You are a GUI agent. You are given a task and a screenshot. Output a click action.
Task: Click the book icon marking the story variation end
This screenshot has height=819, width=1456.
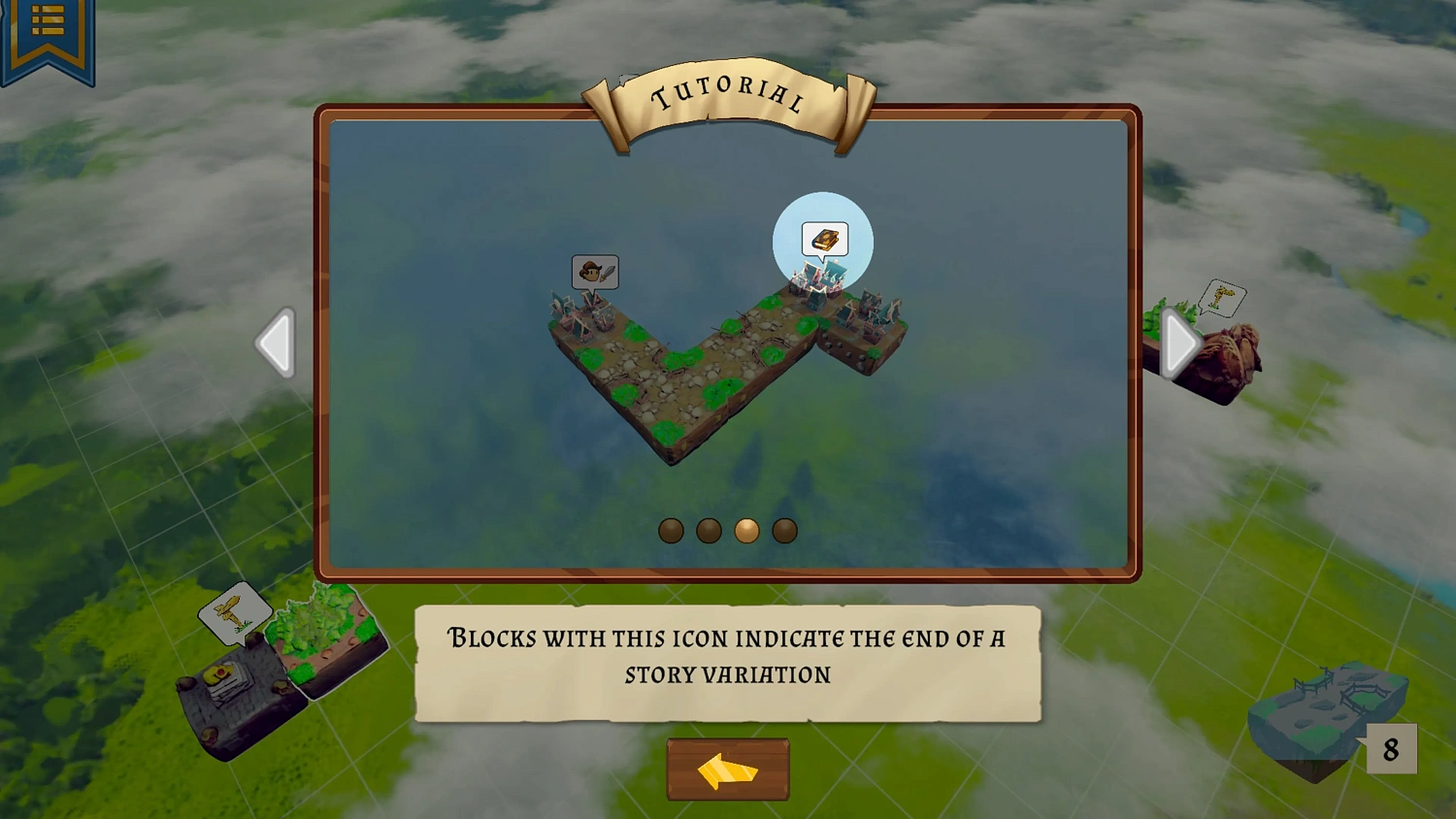point(824,238)
